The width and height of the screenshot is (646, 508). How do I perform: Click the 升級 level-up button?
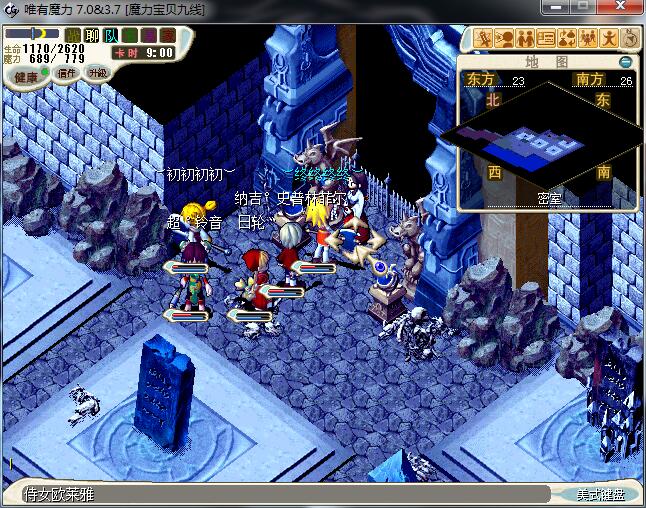click(x=97, y=72)
